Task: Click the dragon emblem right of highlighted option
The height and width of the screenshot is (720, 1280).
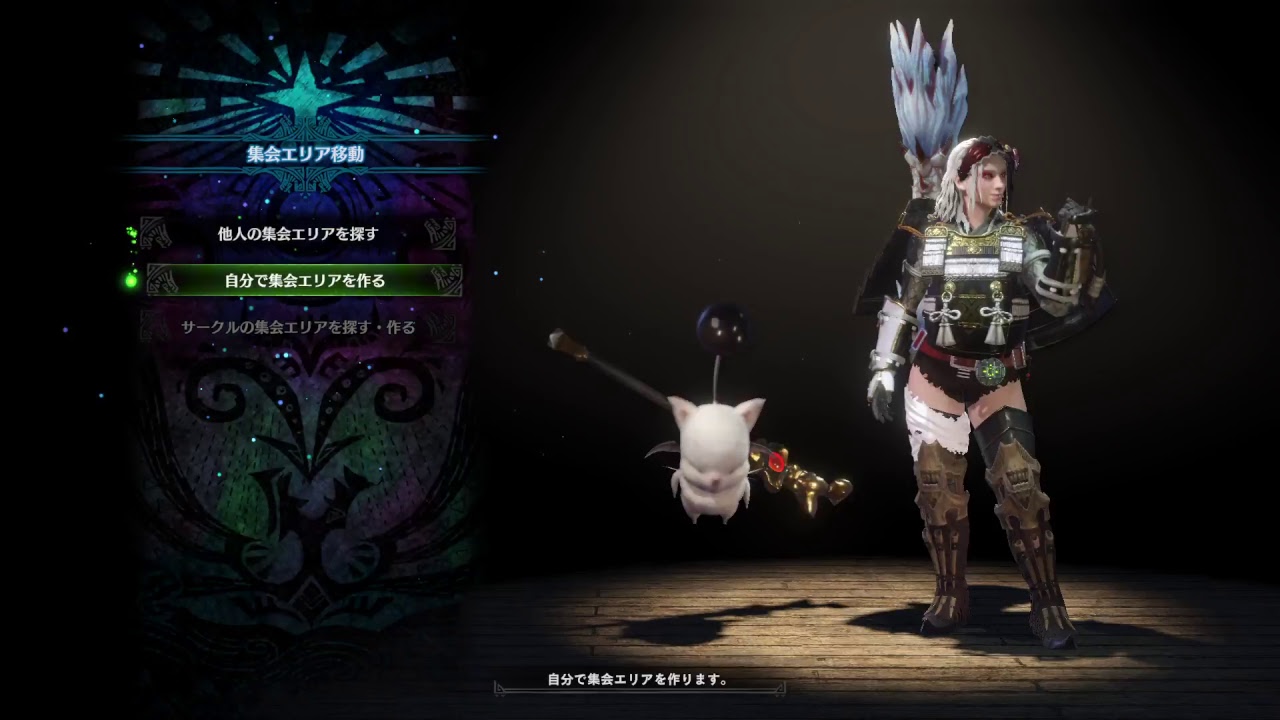Action: 447,278
